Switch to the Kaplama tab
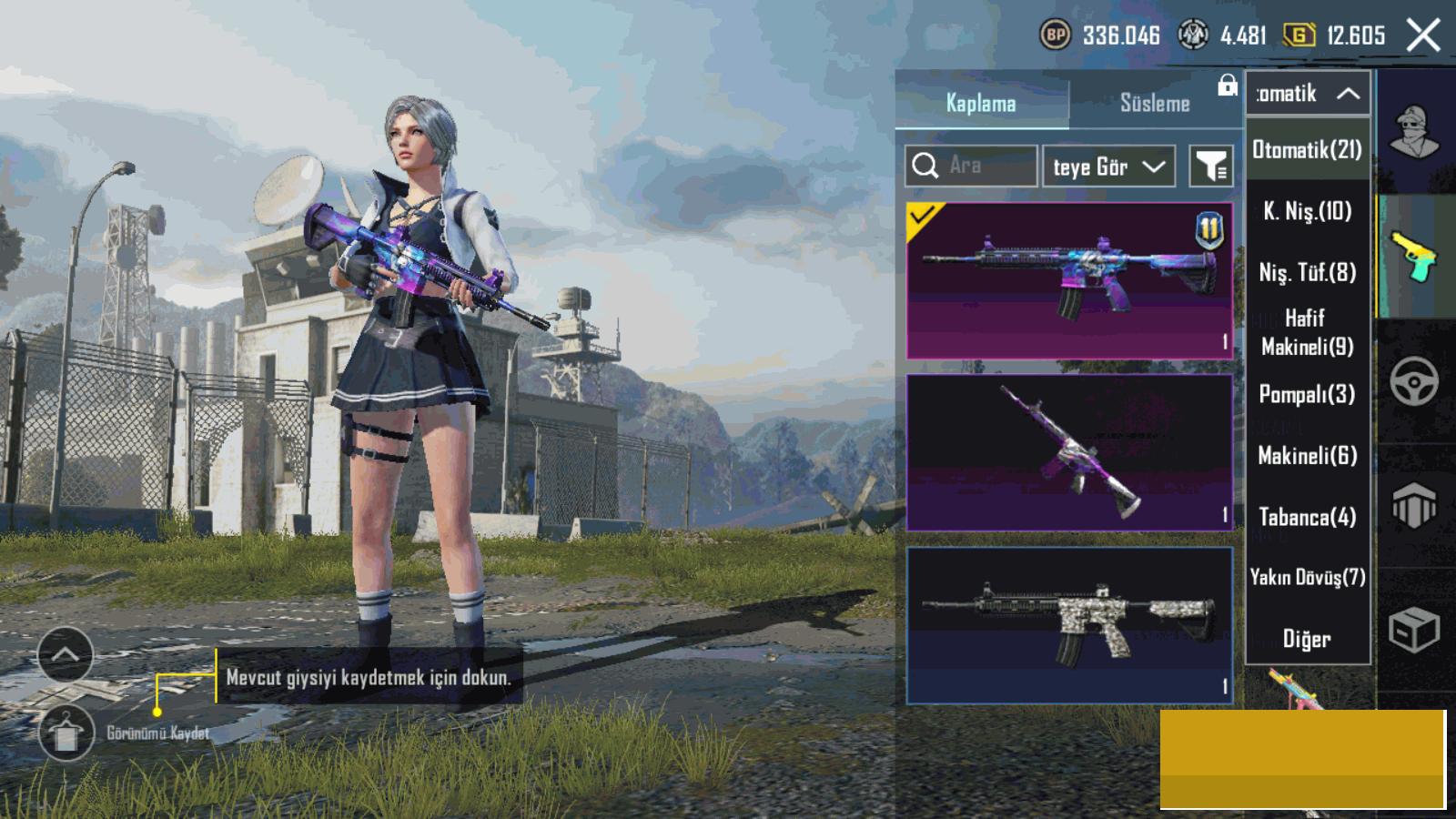This screenshot has width=1456, height=819. [x=981, y=103]
